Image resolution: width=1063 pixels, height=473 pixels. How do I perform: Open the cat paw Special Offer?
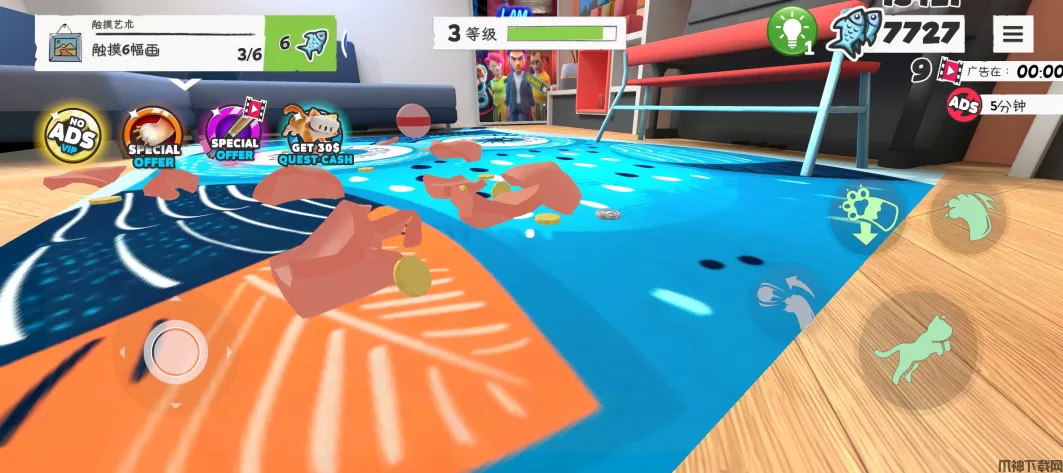click(x=153, y=136)
